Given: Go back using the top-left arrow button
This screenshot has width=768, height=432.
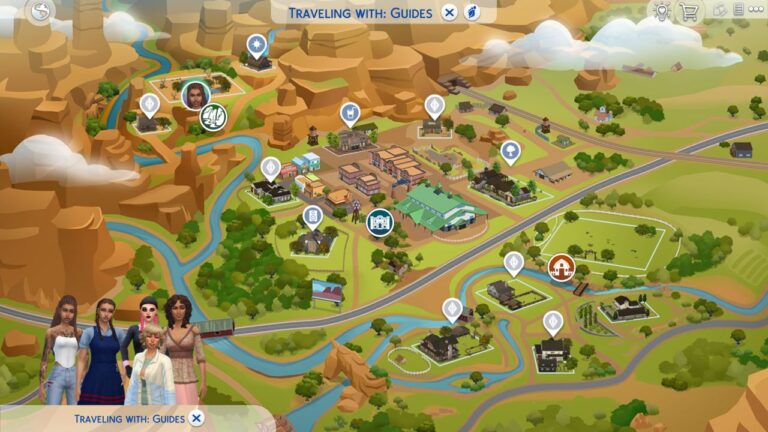Looking at the screenshot, I should 41,11.
